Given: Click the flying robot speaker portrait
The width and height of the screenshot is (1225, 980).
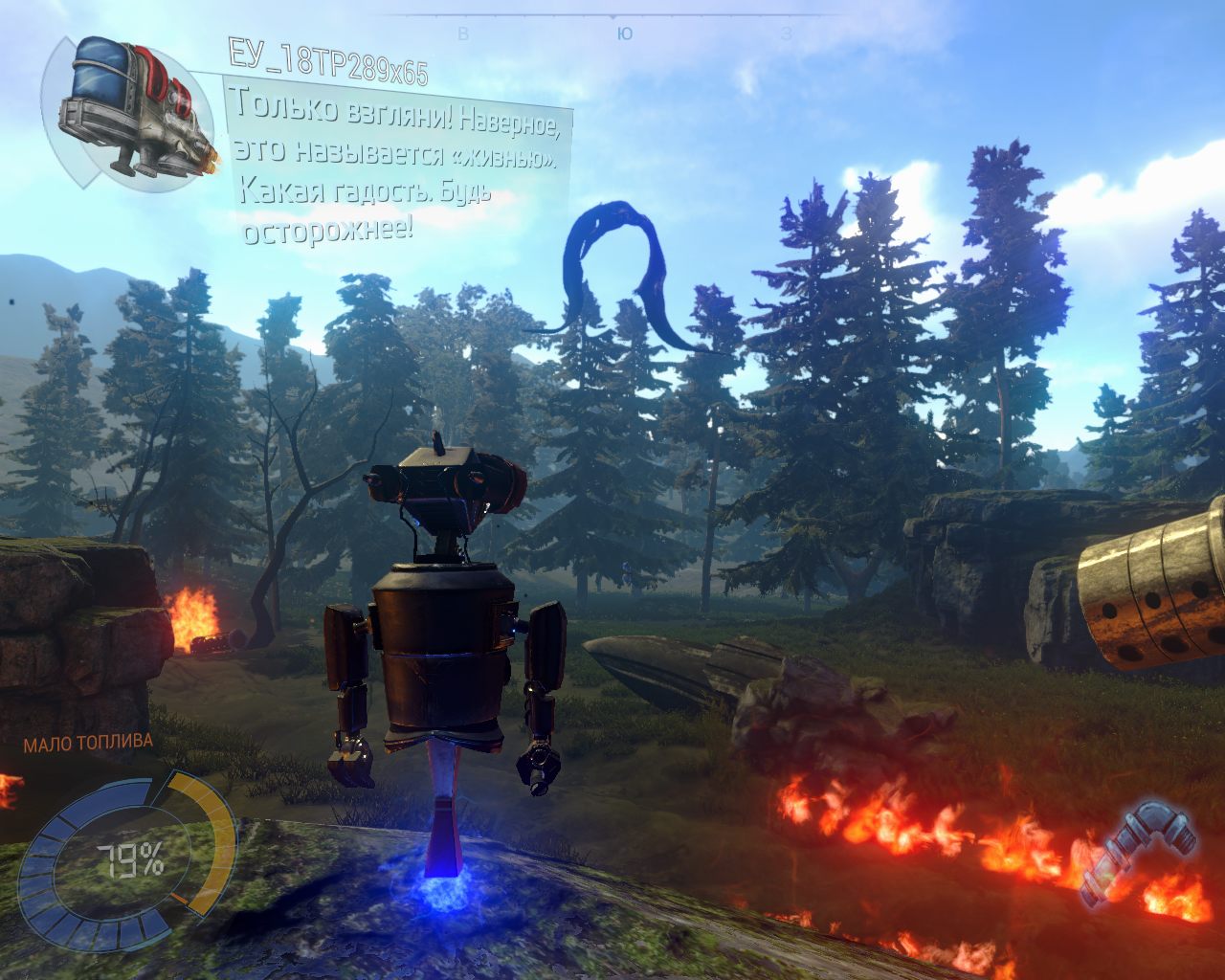Looking at the screenshot, I should coord(131,108).
